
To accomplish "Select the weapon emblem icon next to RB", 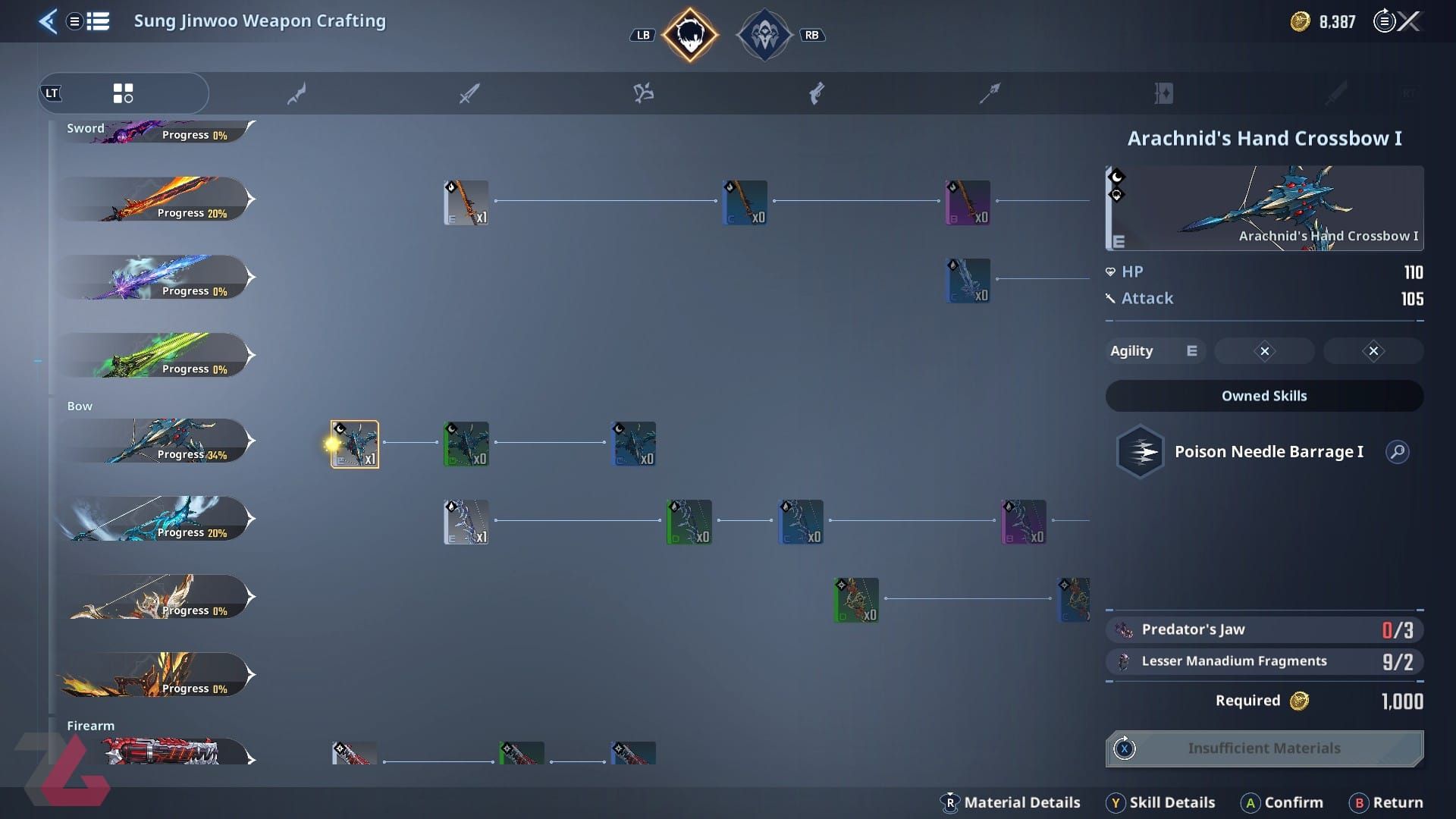I will coord(766,34).
